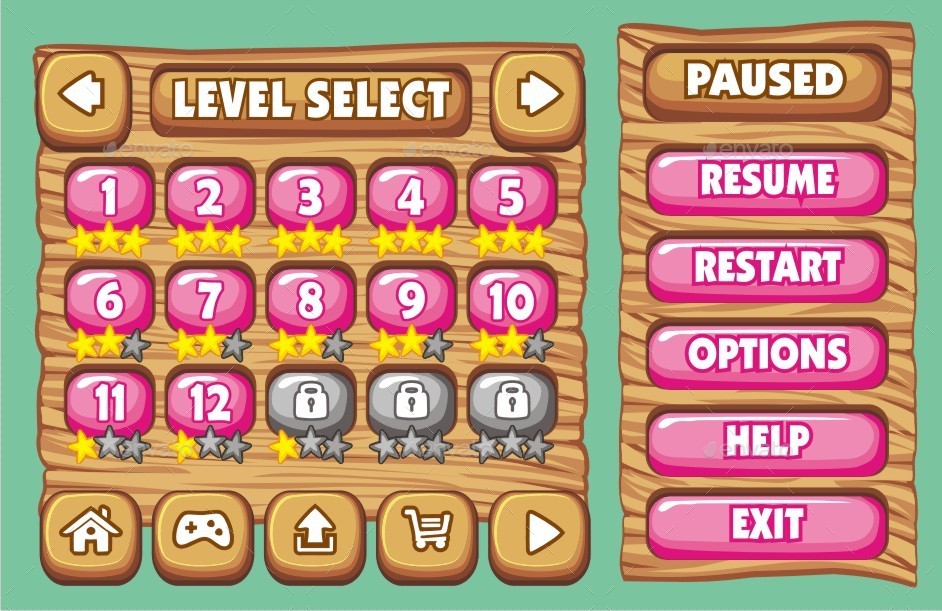Open level 8

(x=310, y=300)
